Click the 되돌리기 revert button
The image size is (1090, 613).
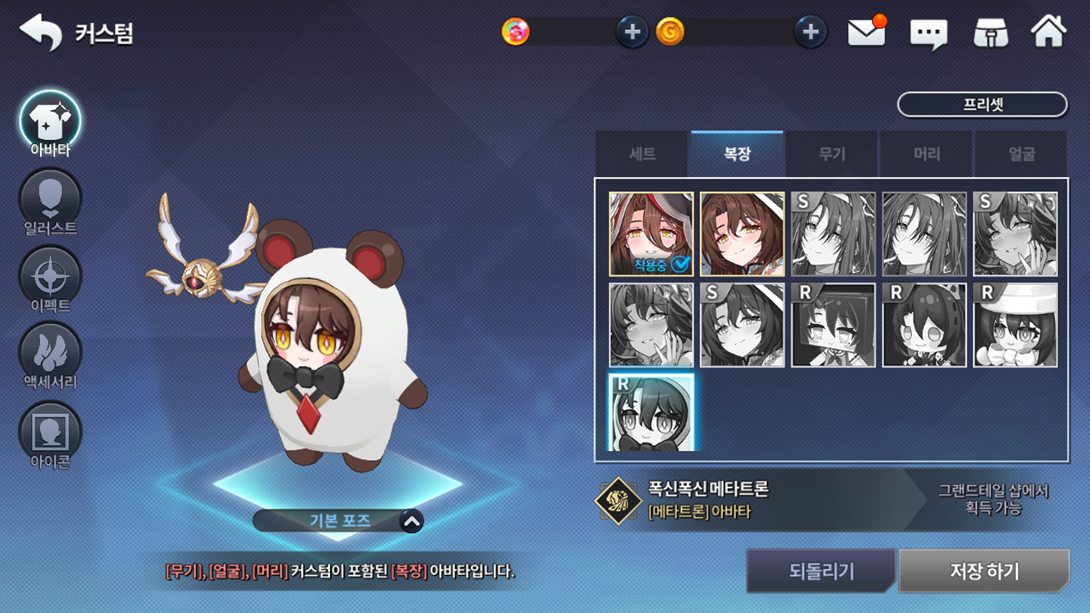[821, 571]
